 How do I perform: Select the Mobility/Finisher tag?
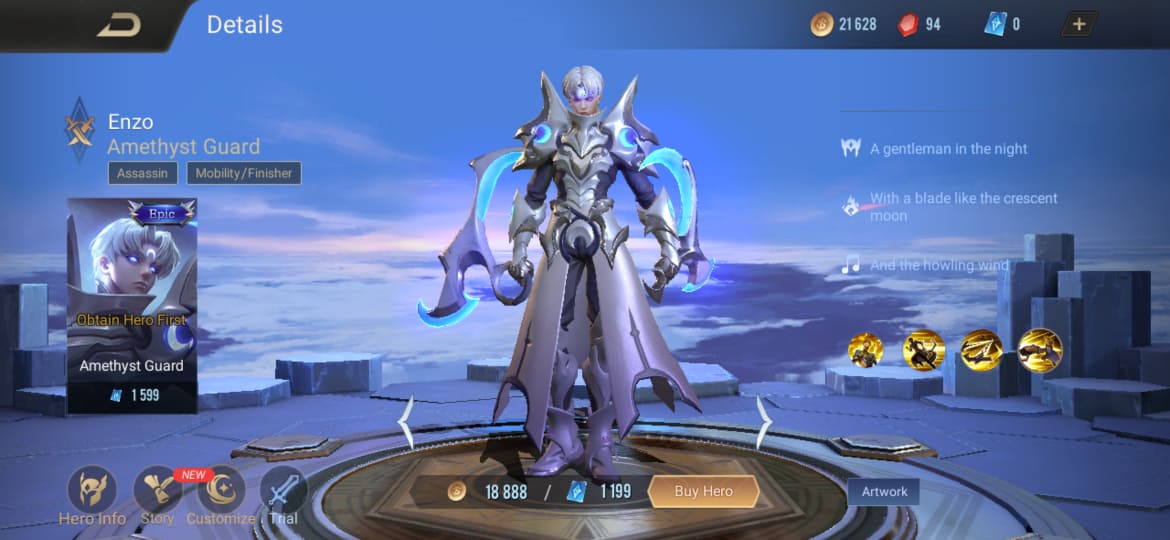[x=244, y=173]
